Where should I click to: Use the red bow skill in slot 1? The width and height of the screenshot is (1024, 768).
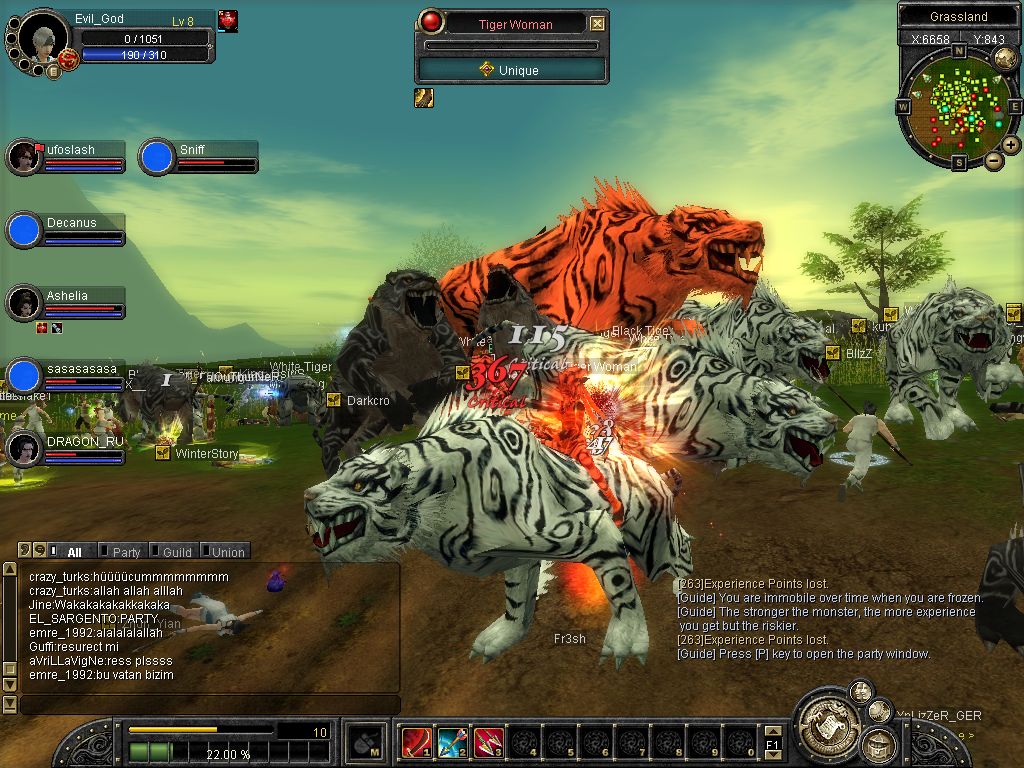[x=416, y=742]
